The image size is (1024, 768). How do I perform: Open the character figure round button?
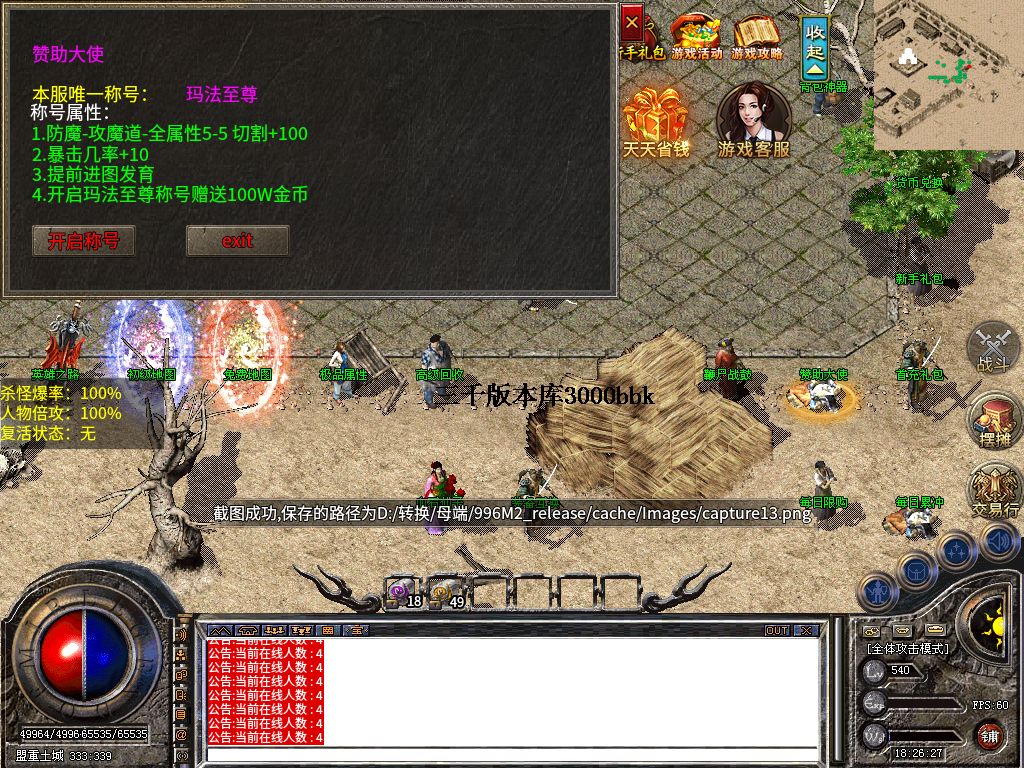(x=878, y=591)
